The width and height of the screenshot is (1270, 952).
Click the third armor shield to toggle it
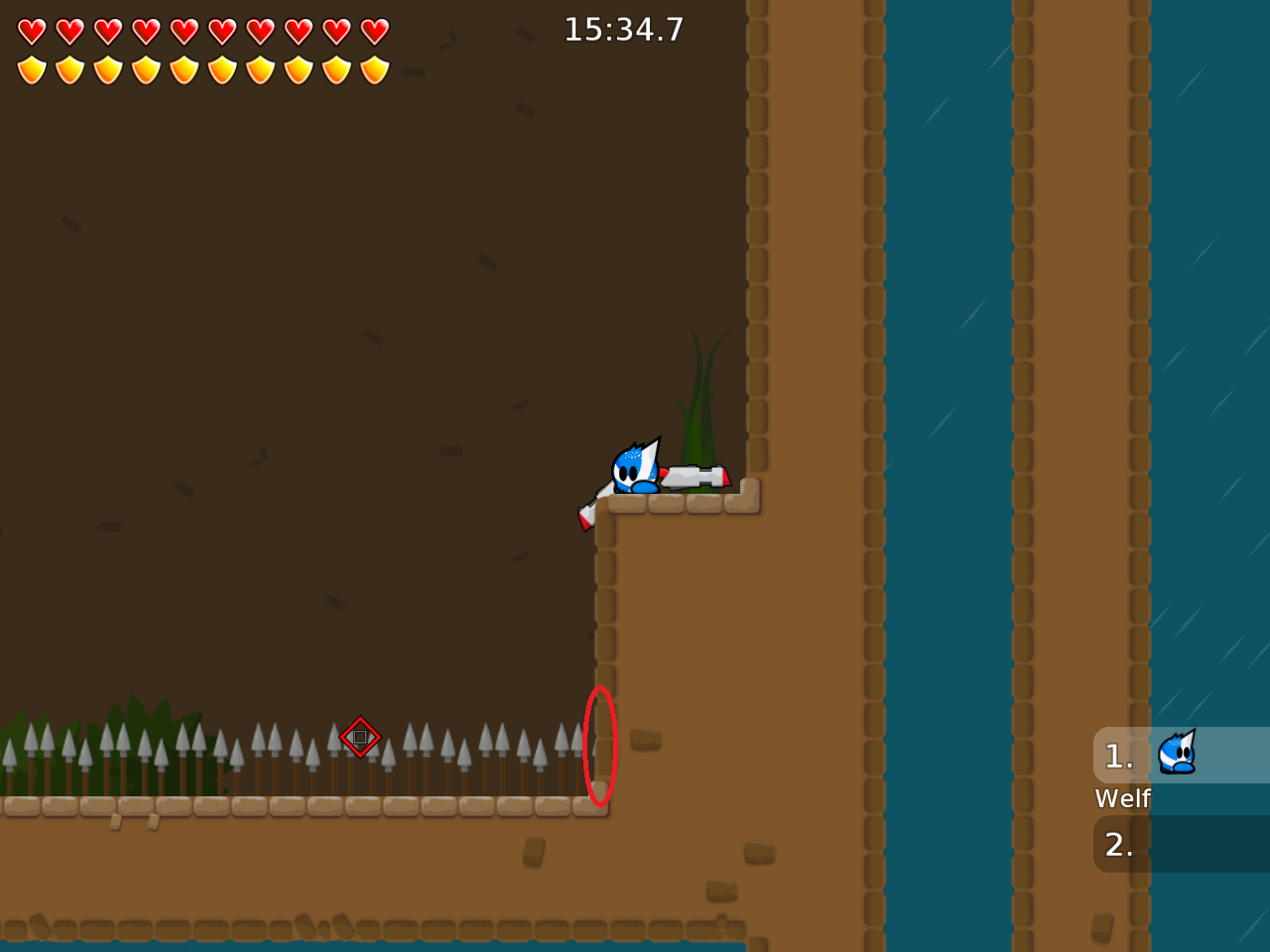click(x=107, y=69)
